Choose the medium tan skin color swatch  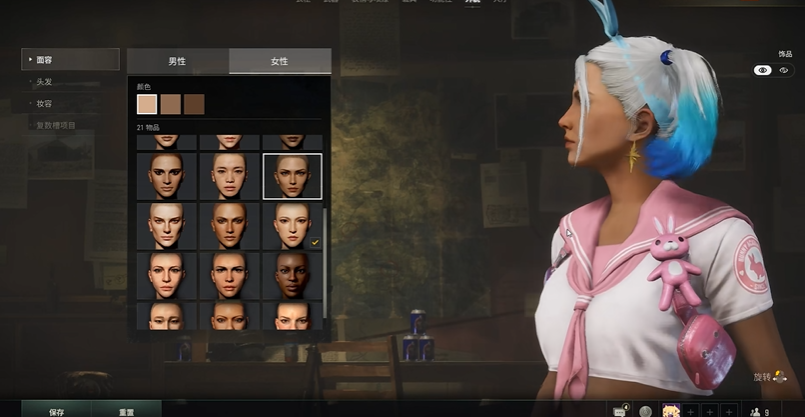click(x=171, y=104)
